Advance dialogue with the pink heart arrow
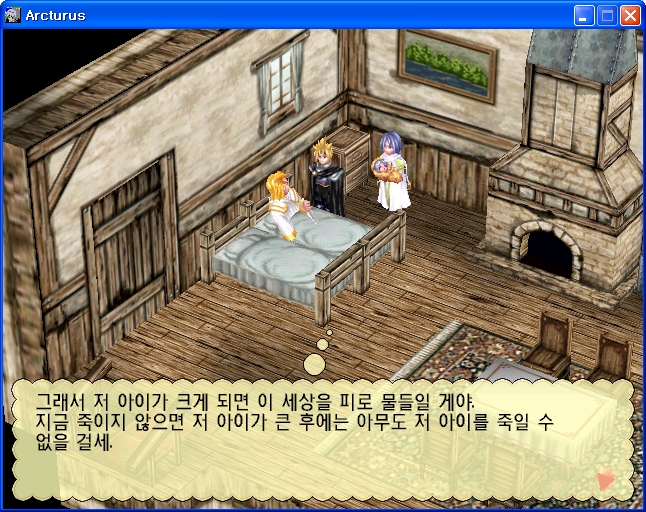Viewport: 646px width, 512px height. pos(605,480)
